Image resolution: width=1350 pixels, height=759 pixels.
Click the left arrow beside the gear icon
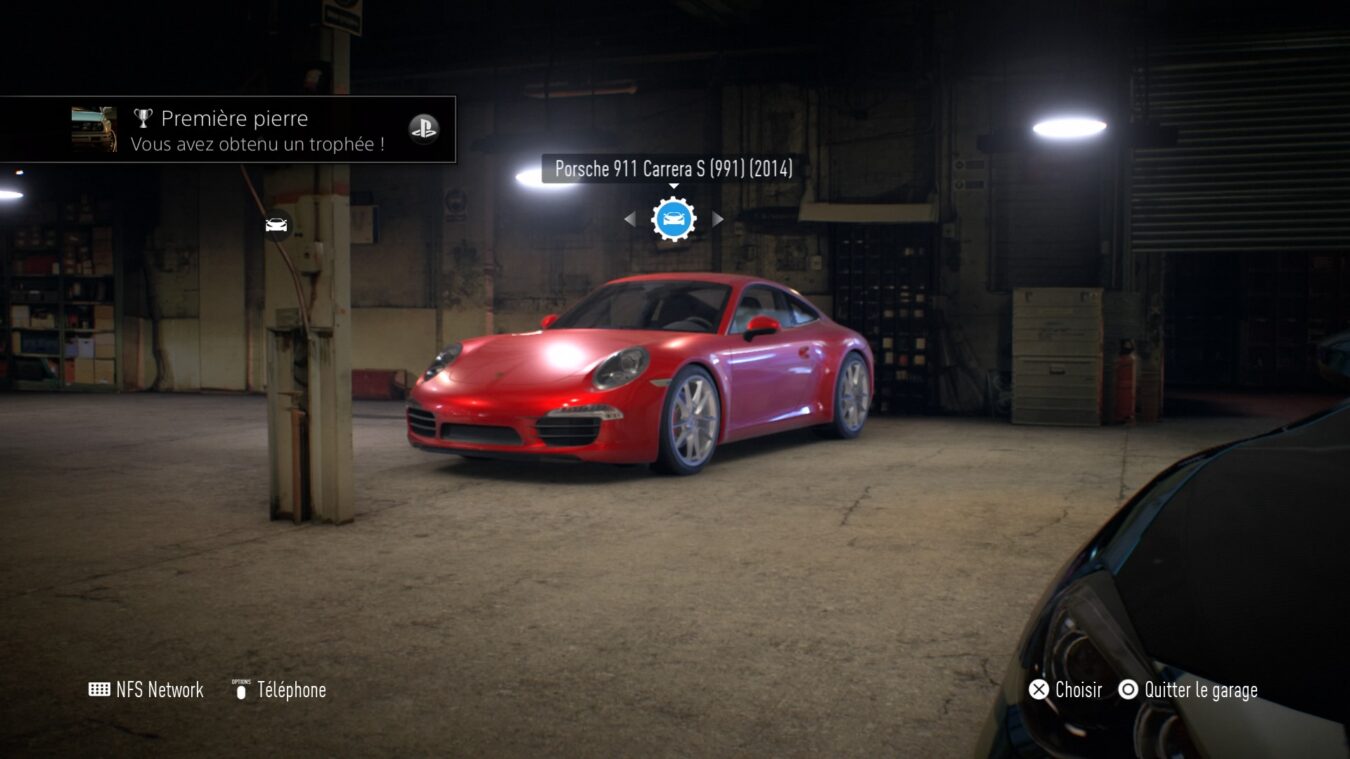tap(629, 219)
